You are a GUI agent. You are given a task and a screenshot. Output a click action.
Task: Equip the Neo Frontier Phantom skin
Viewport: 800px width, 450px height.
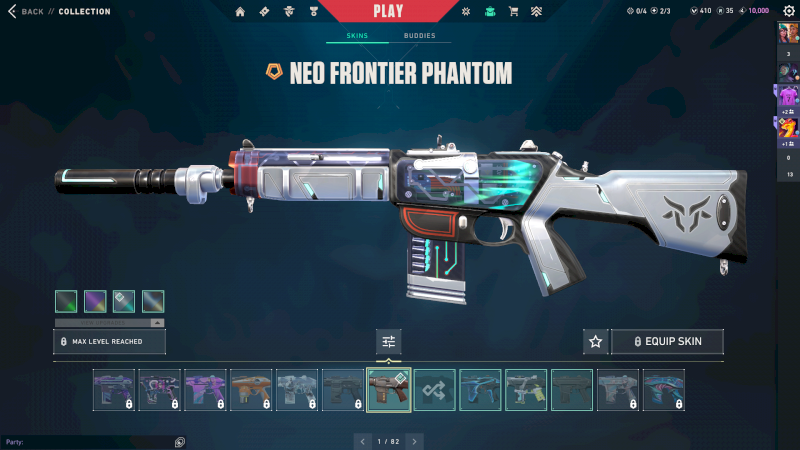coord(667,342)
